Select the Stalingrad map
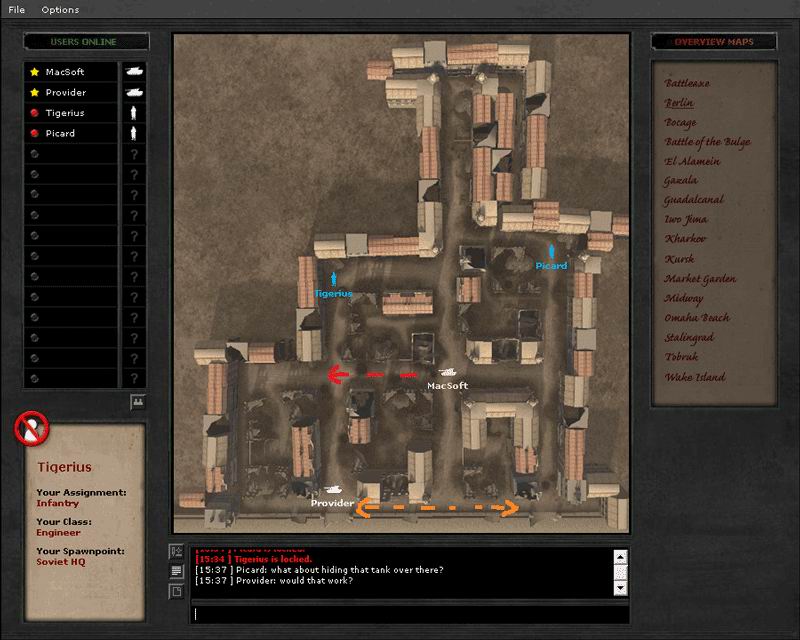This screenshot has height=640, width=800. tap(689, 338)
